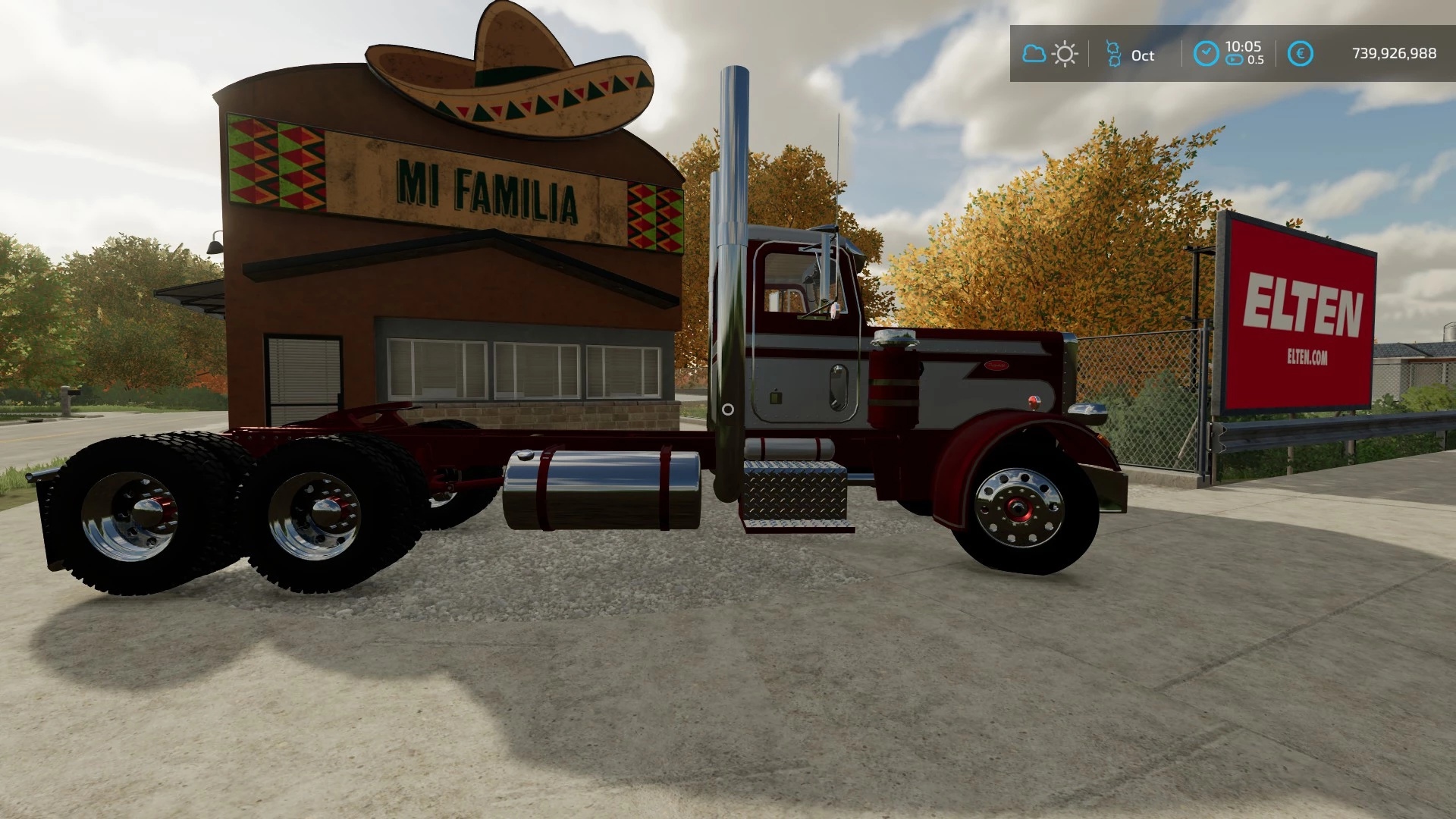Image resolution: width=1456 pixels, height=819 pixels.
Task: Click the sun weather icon
Action: (x=1065, y=54)
